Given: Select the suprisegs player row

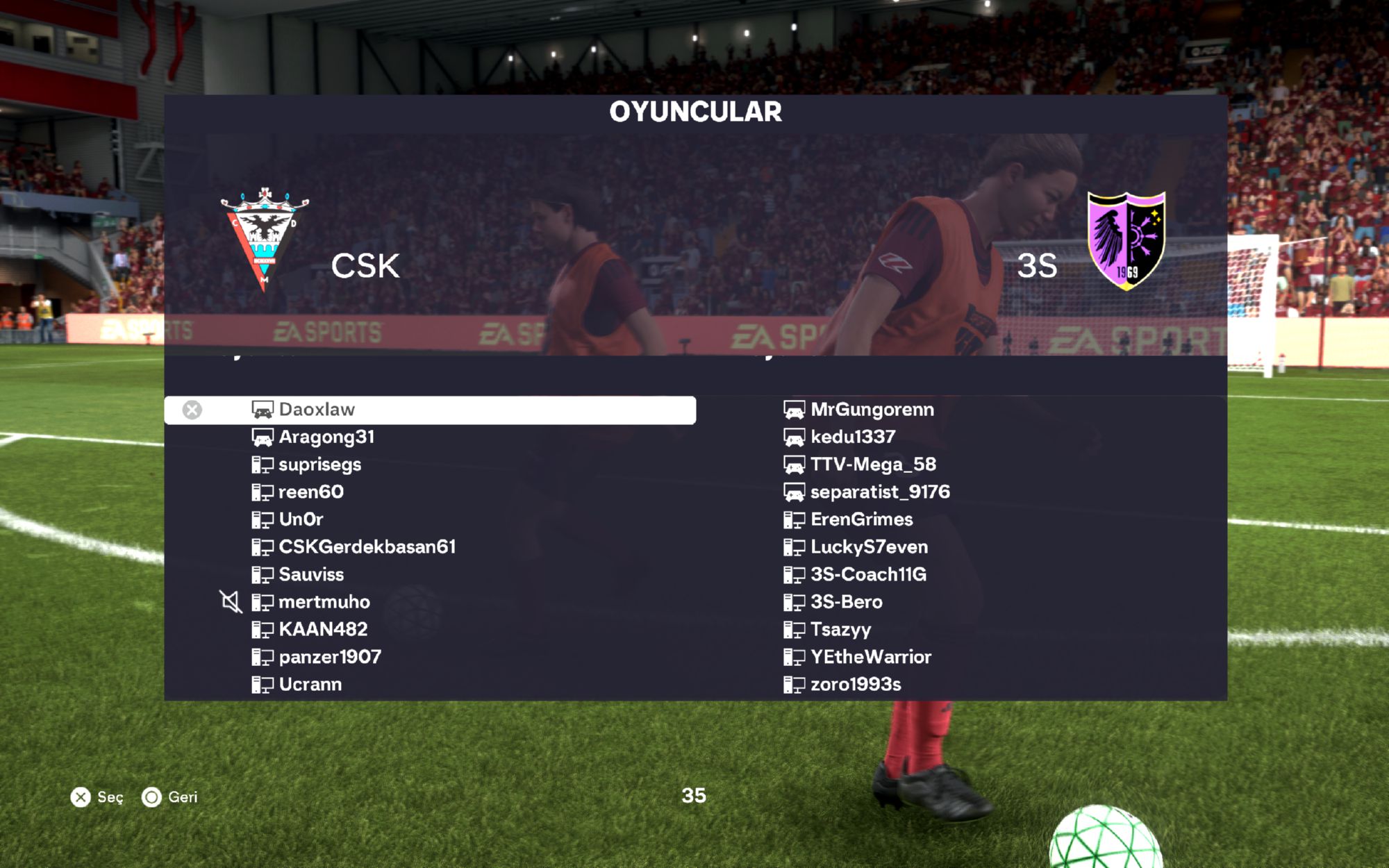Looking at the screenshot, I should click(319, 465).
